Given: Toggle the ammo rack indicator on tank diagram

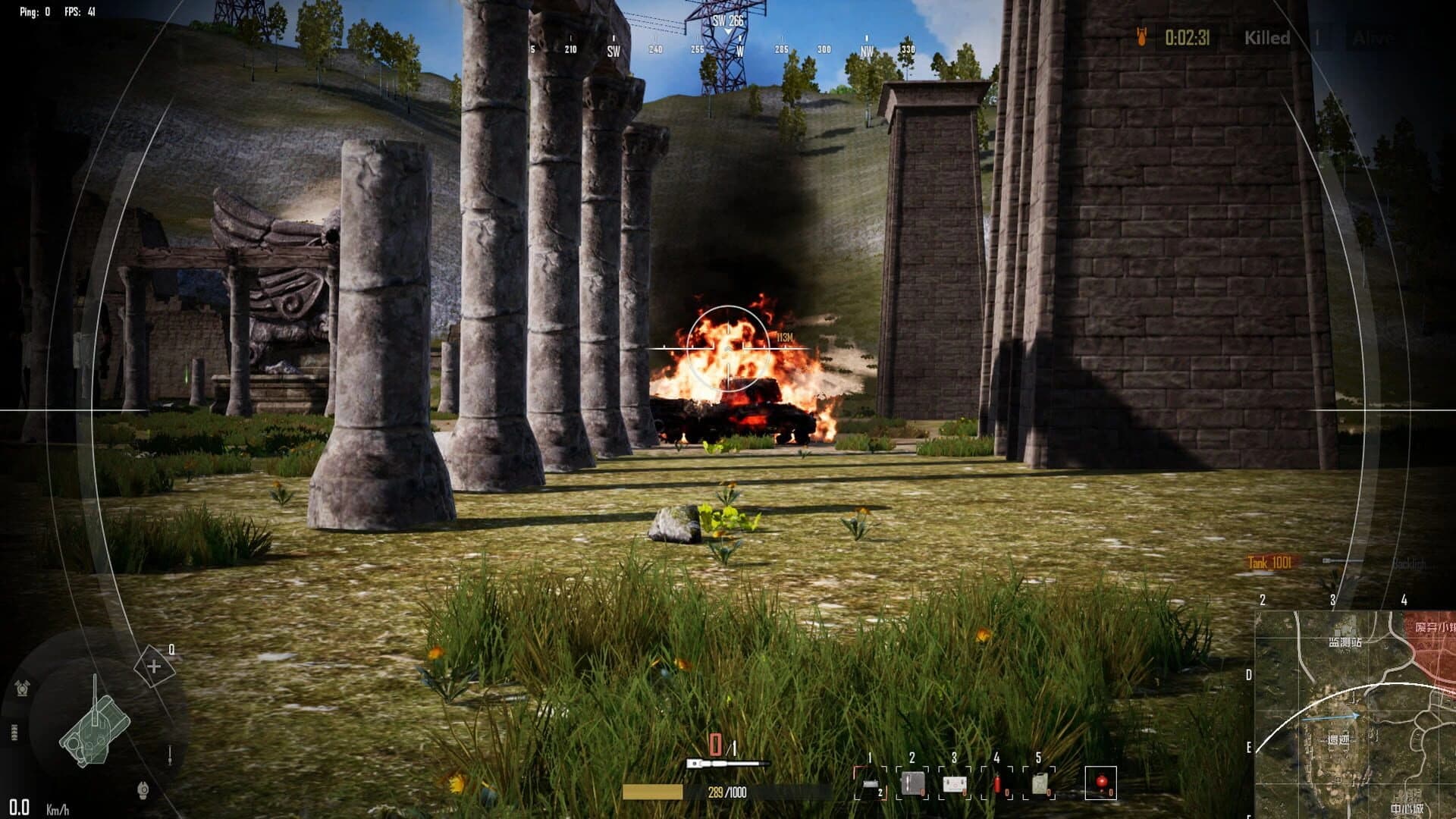Looking at the screenshot, I should coord(14,732).
